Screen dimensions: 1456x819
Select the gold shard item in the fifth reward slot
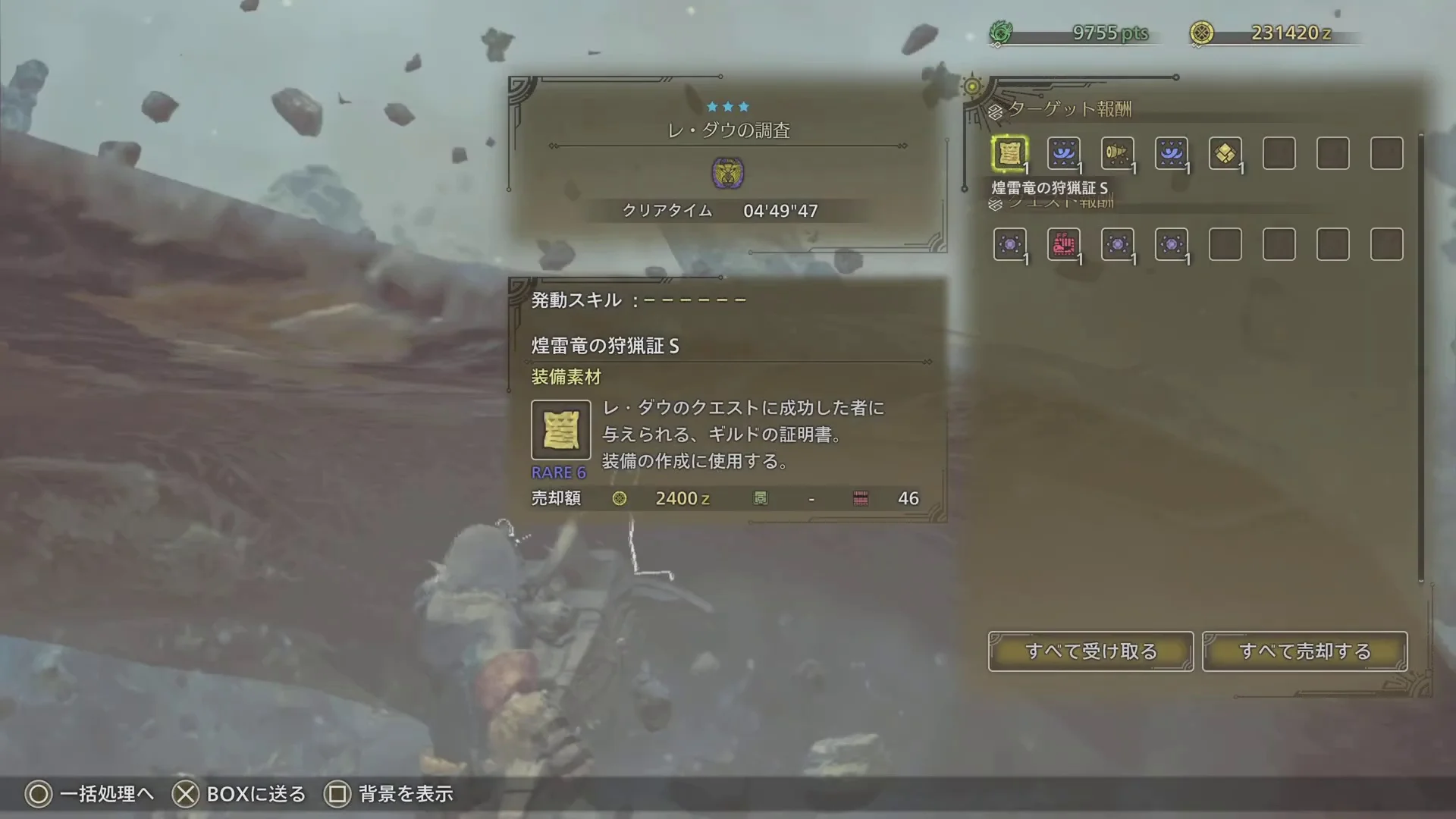(1225, 154)
